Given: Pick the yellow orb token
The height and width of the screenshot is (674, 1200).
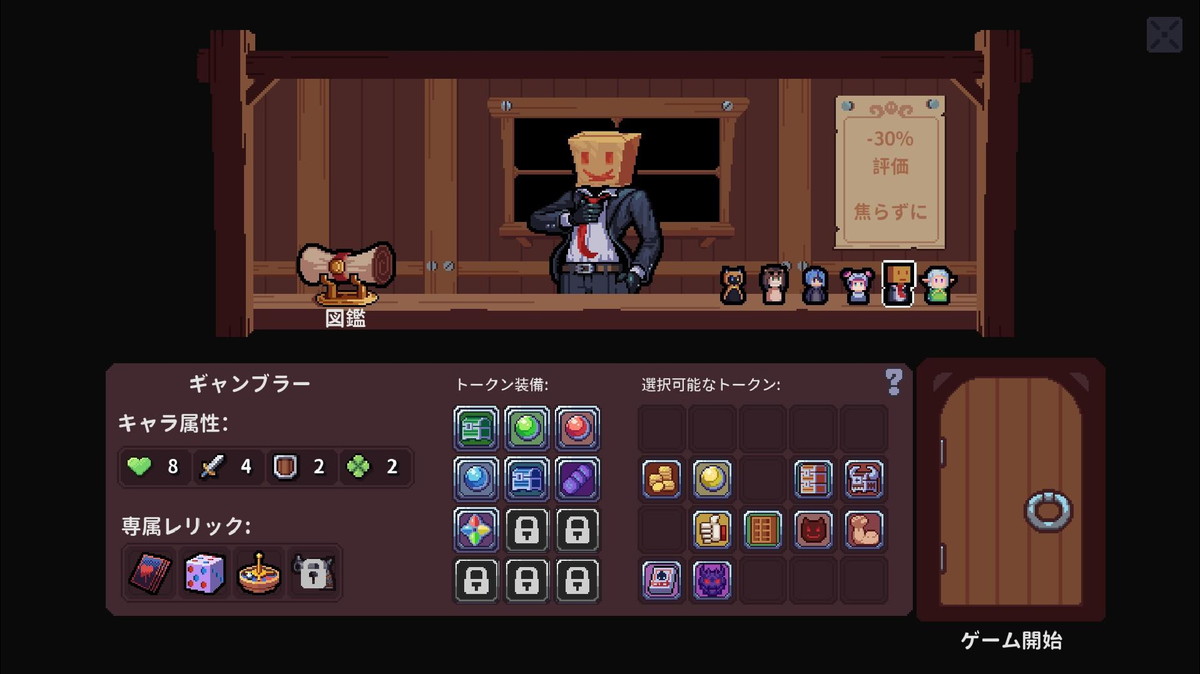Looking at the screenshot, I should pyautogui.click(x=712, y=478).
